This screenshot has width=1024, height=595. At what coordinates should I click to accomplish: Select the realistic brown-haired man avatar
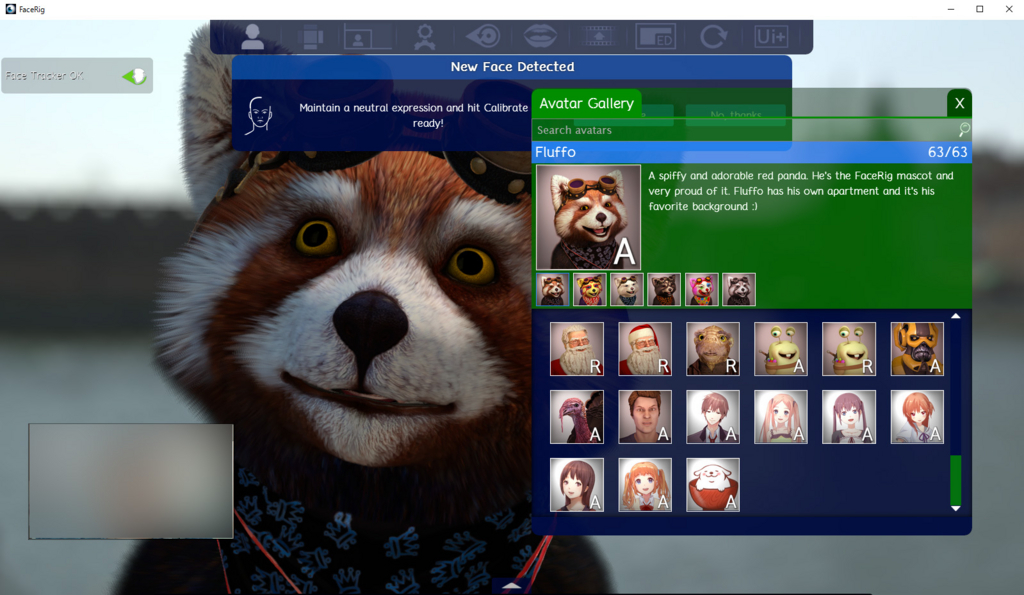pos(645,417)
